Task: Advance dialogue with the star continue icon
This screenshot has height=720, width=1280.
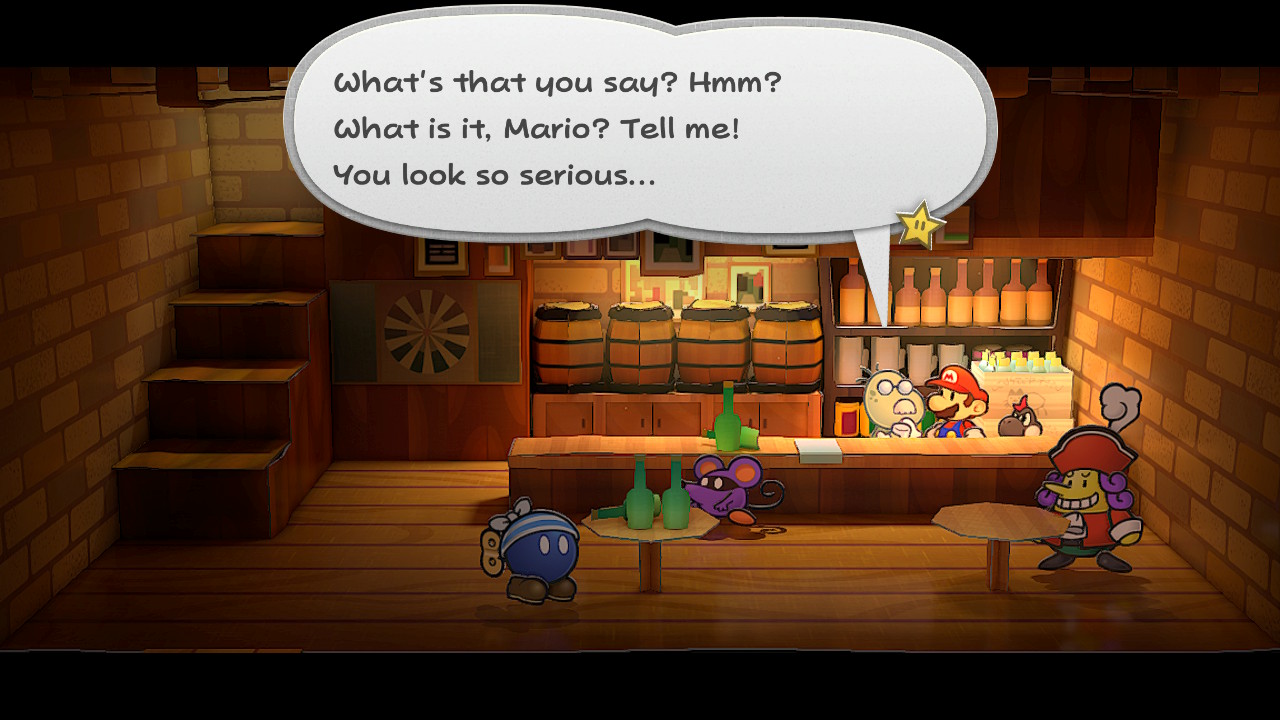Action: coord(920,225)
